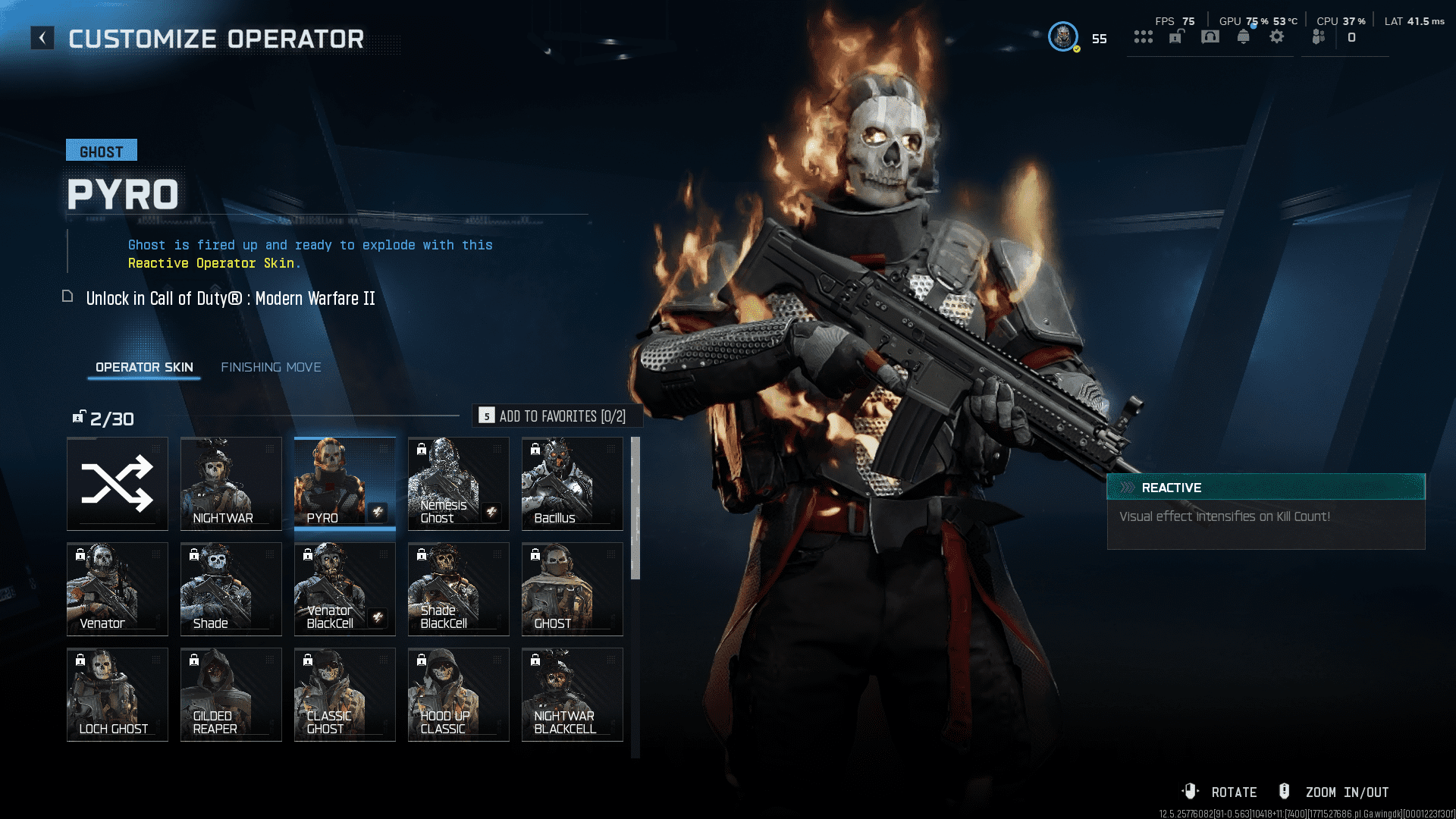Pick the CLASSIC GHOST skin

tap(345, 695)
